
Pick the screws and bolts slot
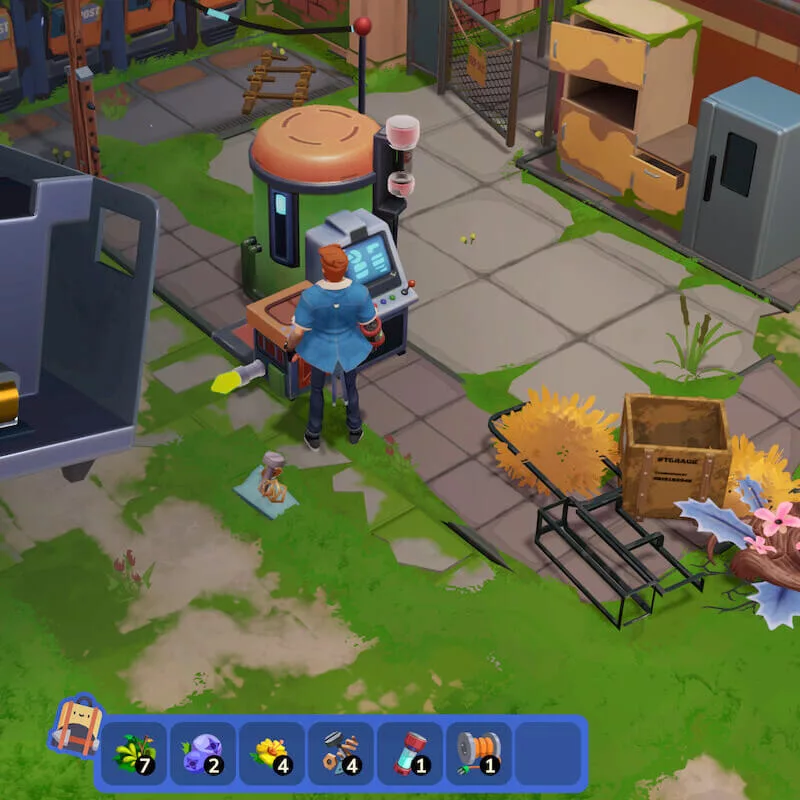click(340, 753)
